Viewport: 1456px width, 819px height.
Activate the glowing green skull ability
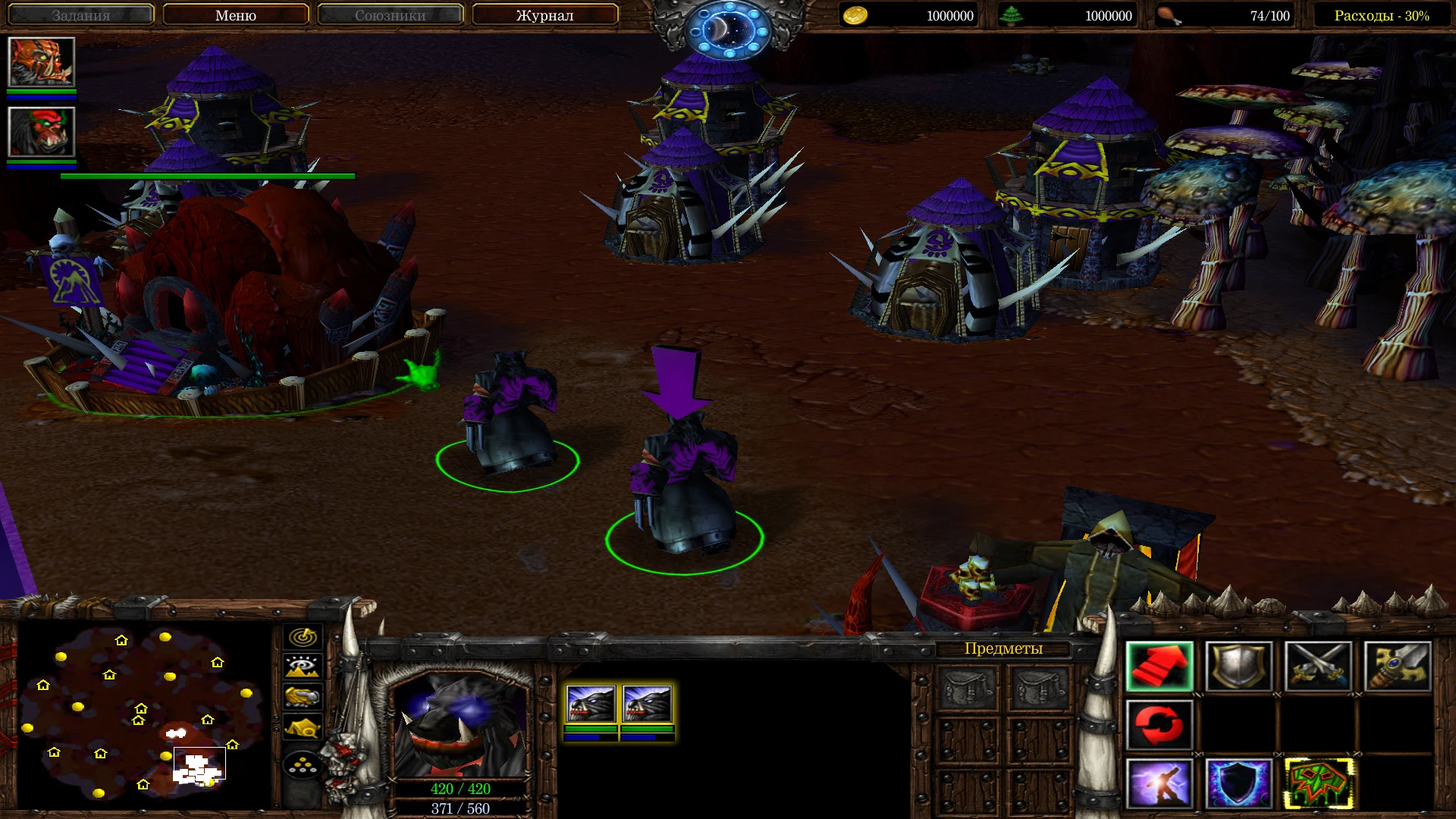coord(1317,785)
